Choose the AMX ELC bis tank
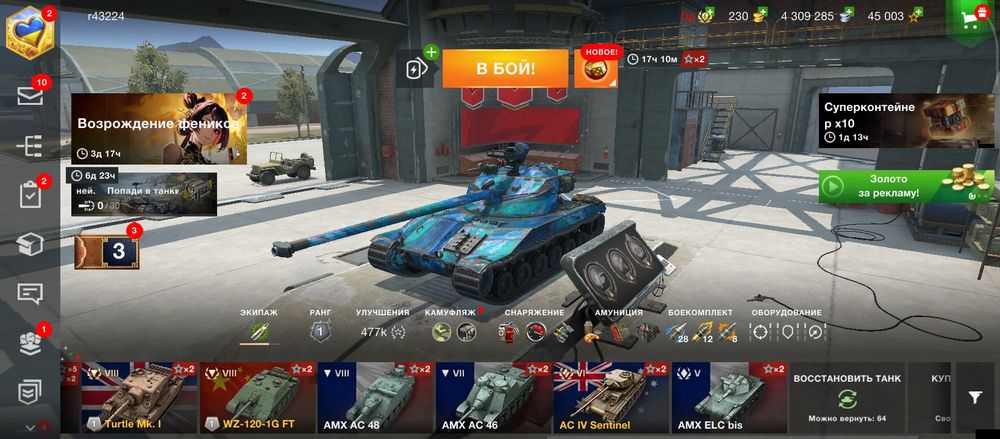1000x439 pixels. tap(727, 397)
